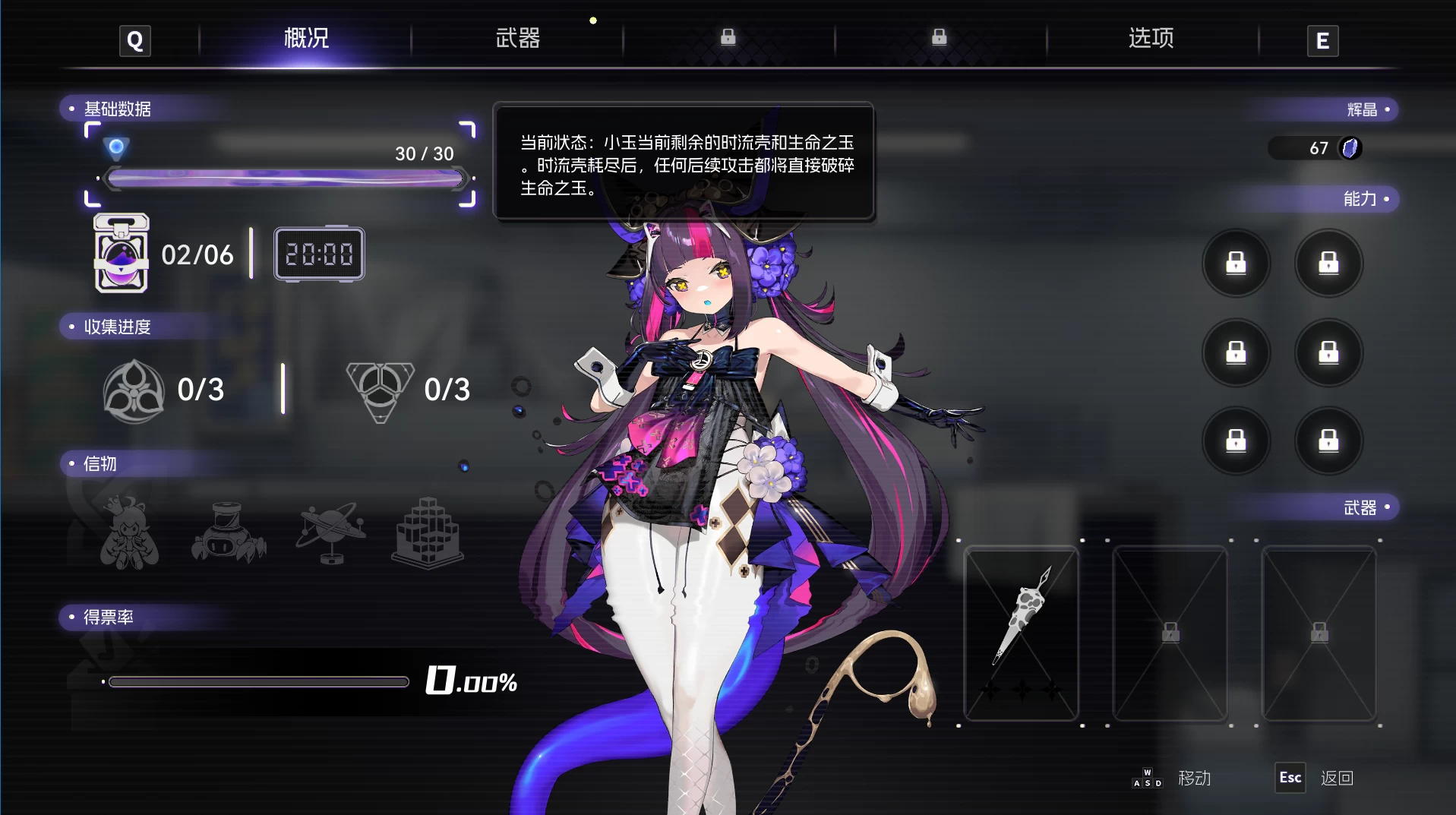Viewport: 1456px width, 815px height.
Task: Select the cube structure 信物 icon
Action: (x=429, y=532)
